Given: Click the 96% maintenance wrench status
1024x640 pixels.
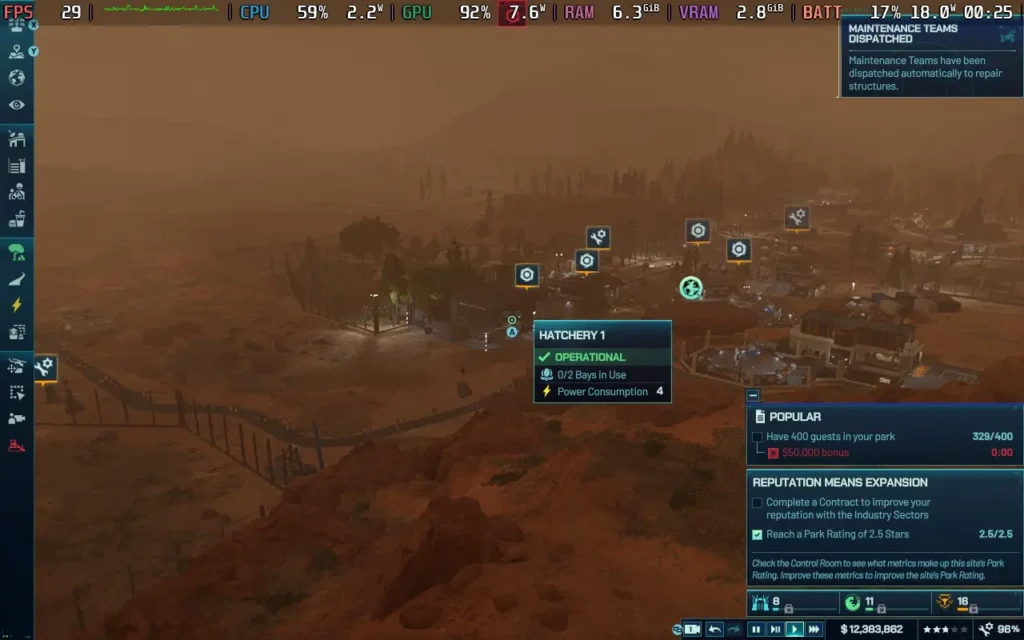Looking at the screenshot, I should pyautogui.click(x=997, y=629).
